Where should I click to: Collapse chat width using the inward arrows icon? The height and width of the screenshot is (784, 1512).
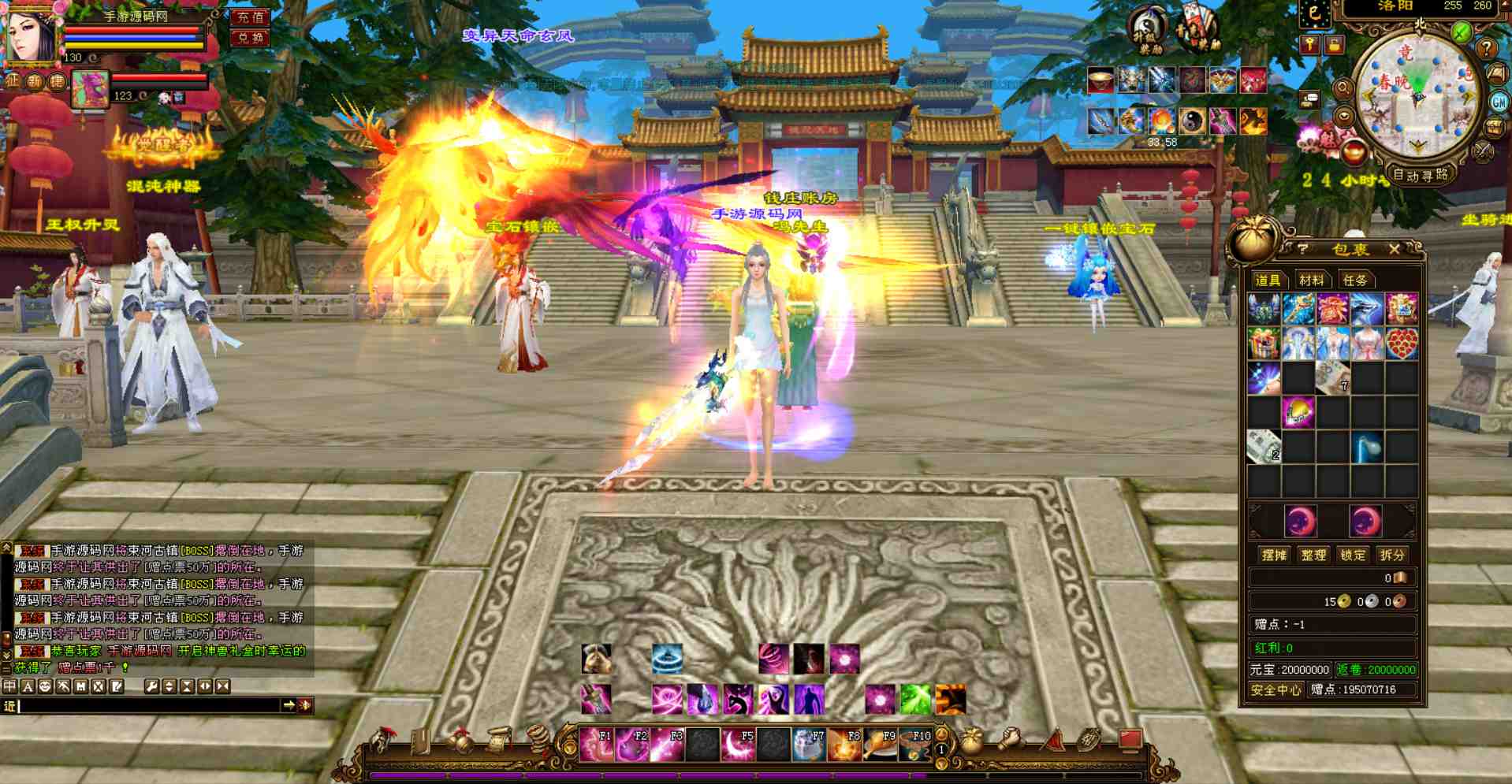point(223,686)
